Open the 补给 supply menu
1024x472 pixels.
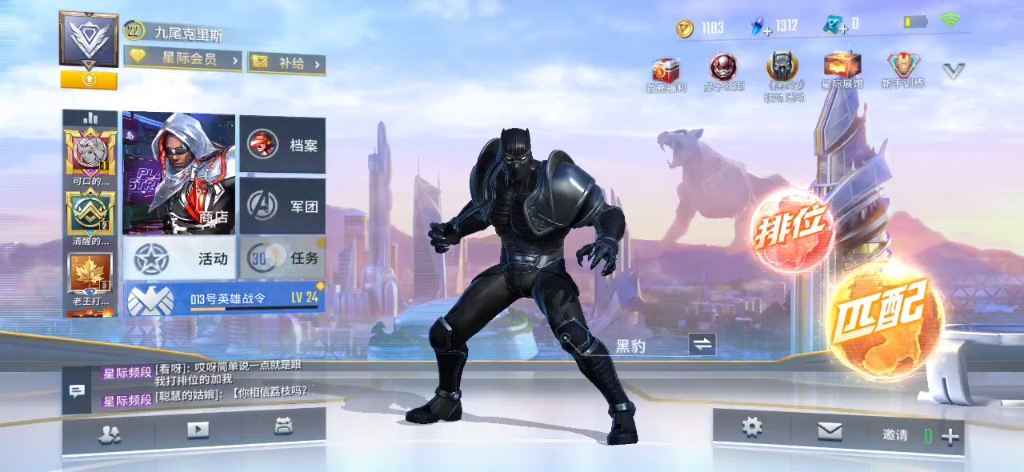pos(285,62)
